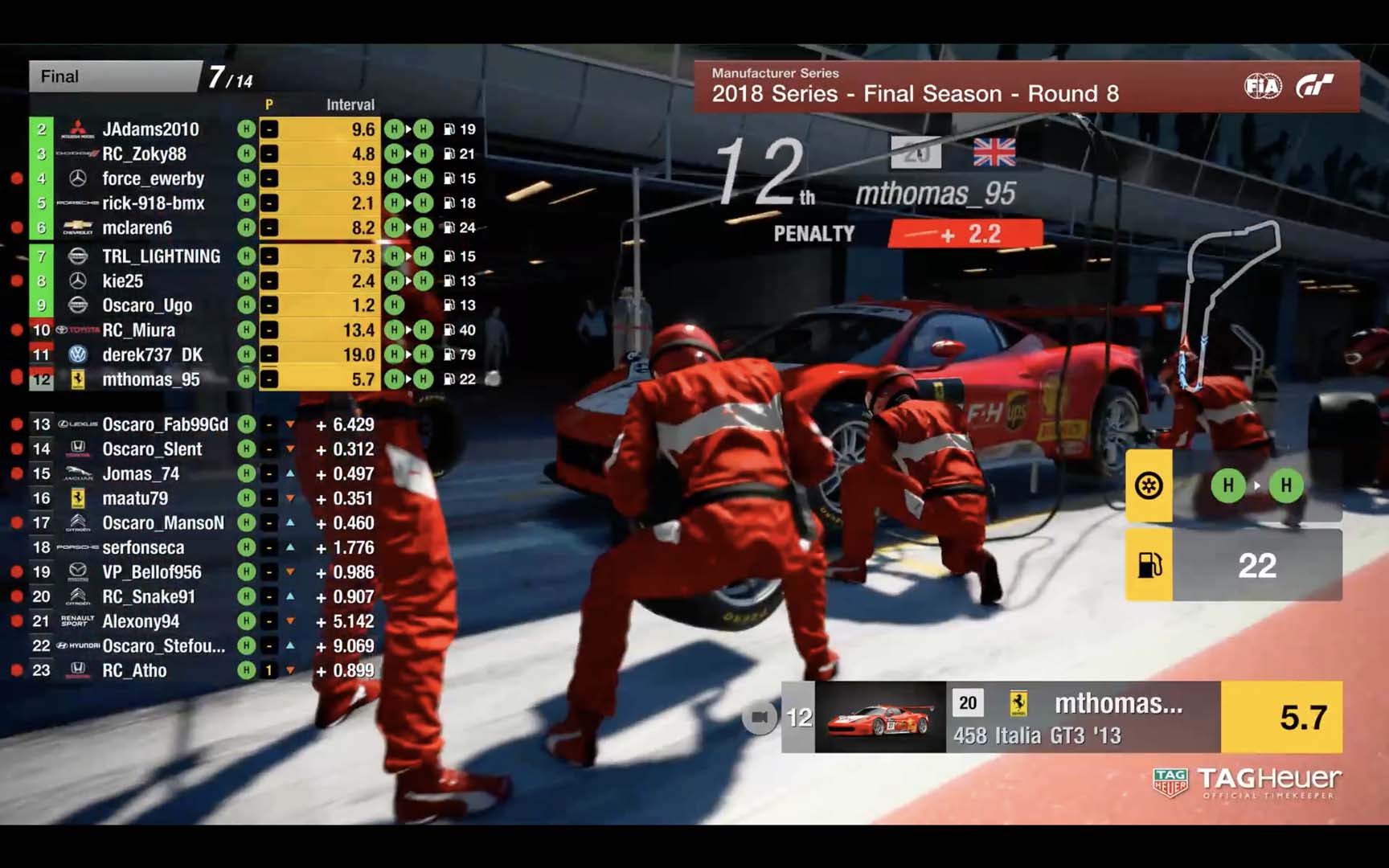This screenshot has width=1389, height=868.
Task: Select serfonseca in the driver list
Action: (x=143, y=547)
